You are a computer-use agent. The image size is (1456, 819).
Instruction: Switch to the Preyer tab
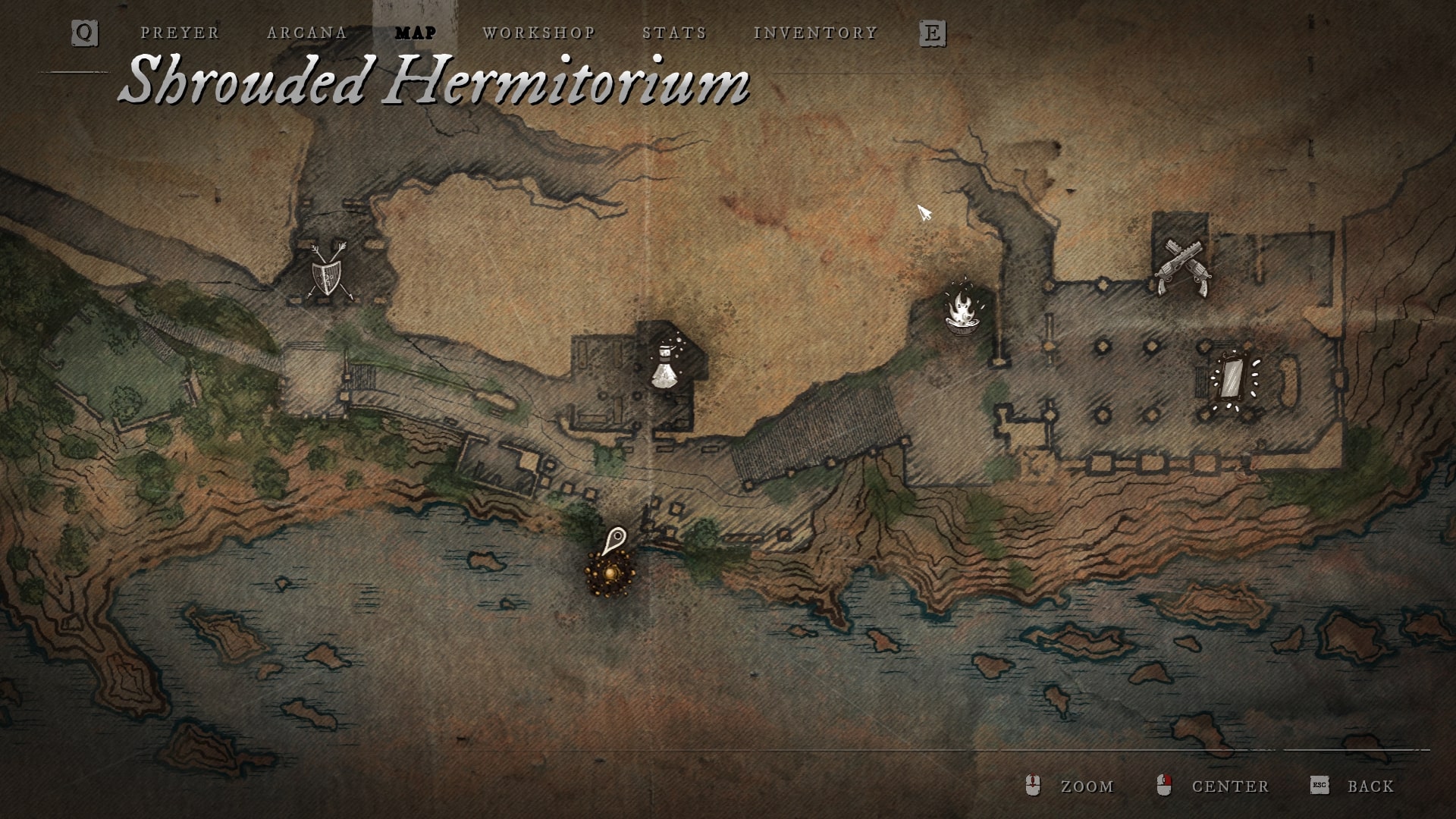click(180, 33)
